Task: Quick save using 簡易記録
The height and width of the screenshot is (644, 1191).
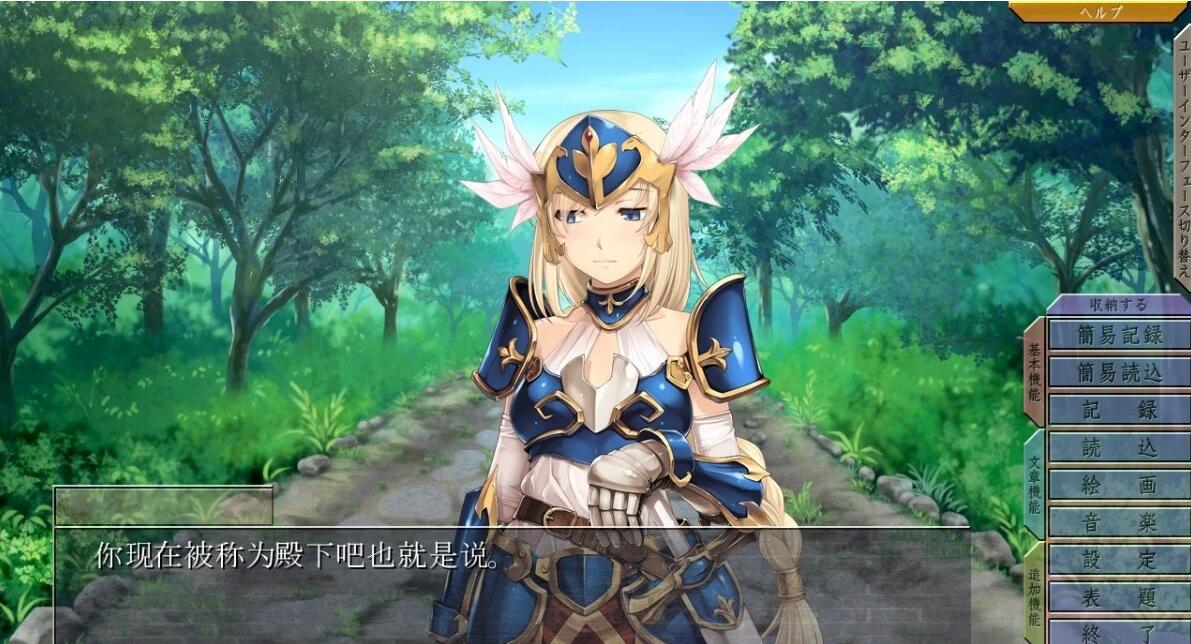Action: [x=1119, y=334]
